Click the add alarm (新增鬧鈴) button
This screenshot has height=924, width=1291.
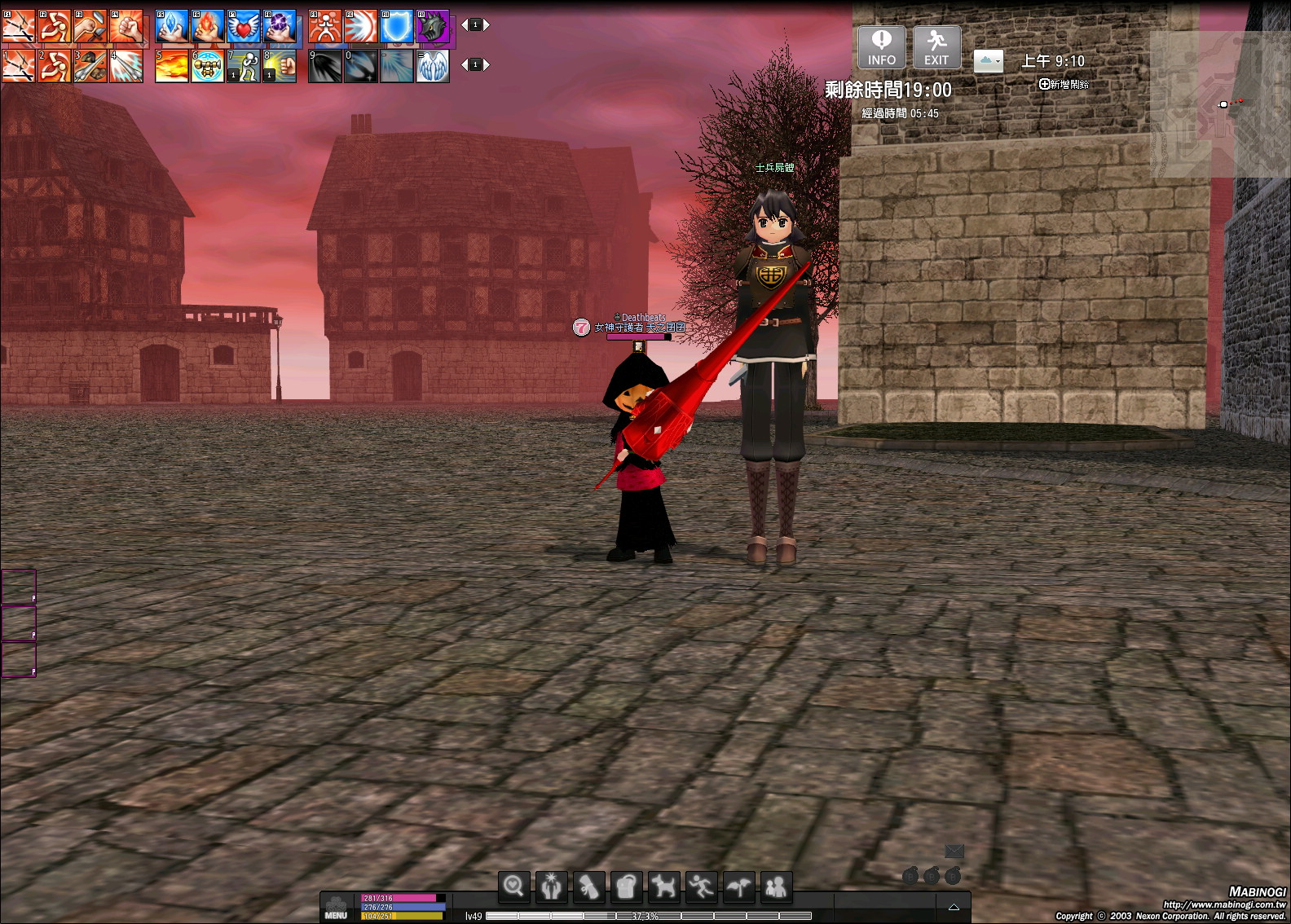[1064, 84]
